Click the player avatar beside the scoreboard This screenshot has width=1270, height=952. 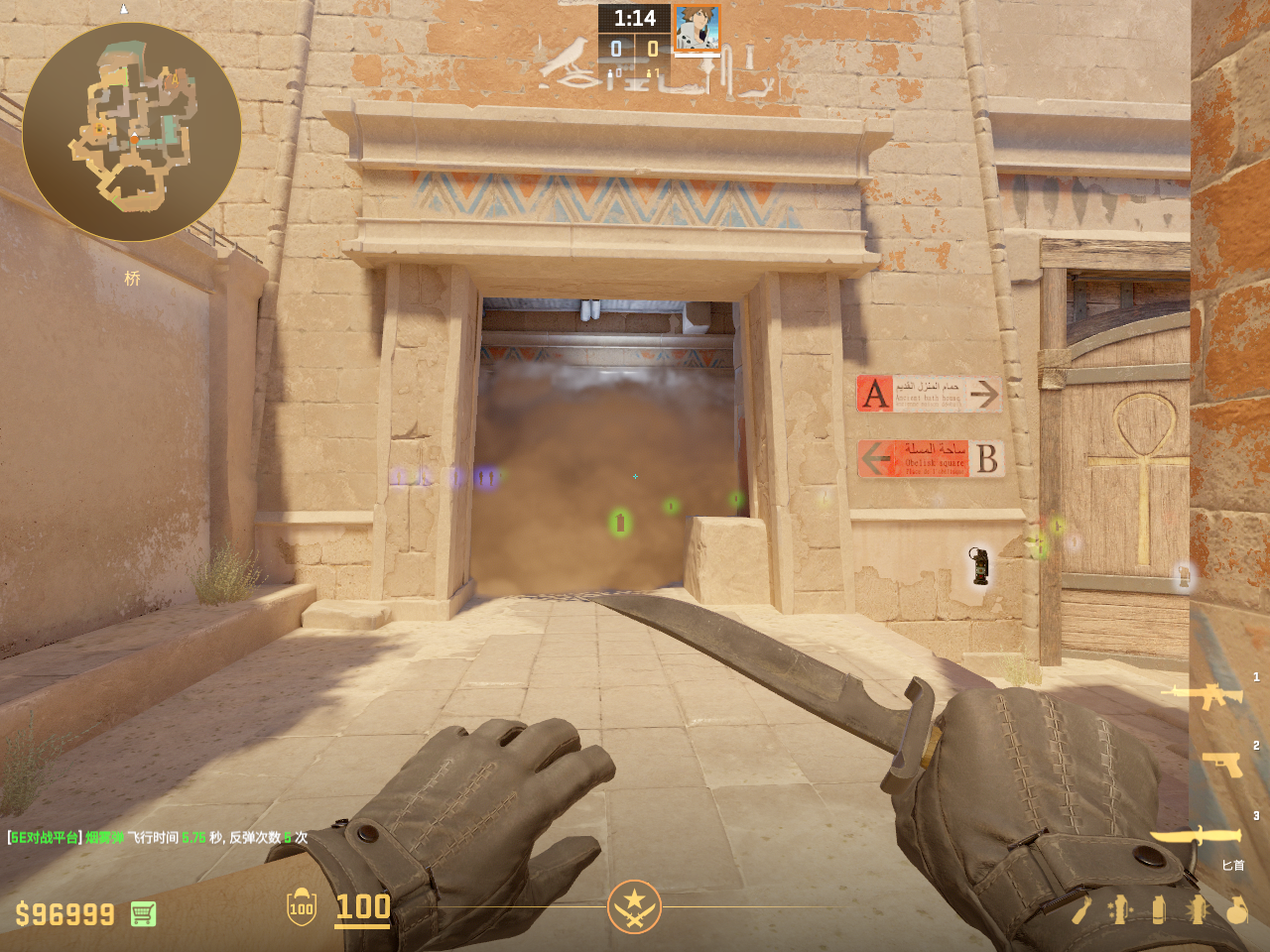tap(698, 28)
